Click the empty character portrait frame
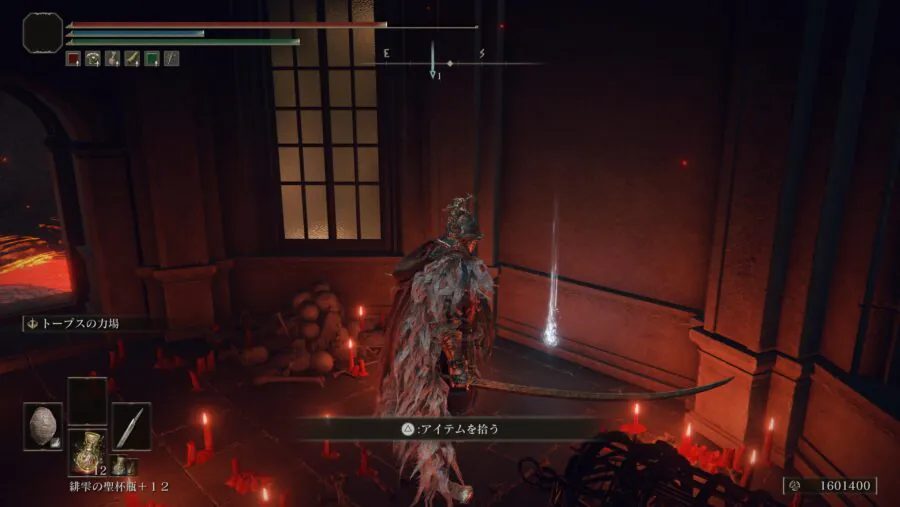The image size is (900, 507). [42, 33]
